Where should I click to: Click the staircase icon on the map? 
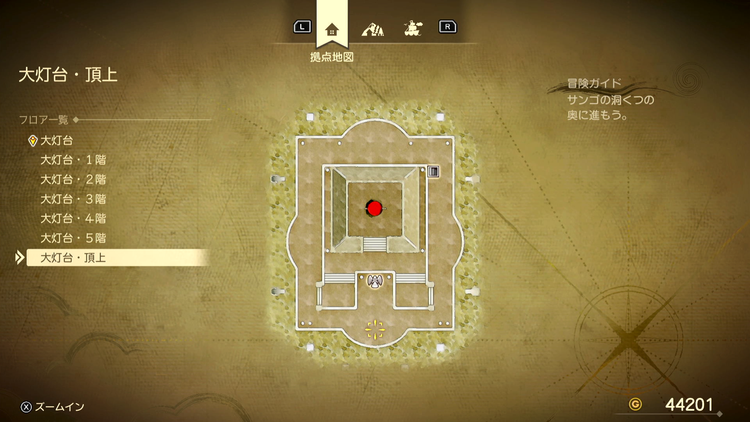[x=433, y=172]
